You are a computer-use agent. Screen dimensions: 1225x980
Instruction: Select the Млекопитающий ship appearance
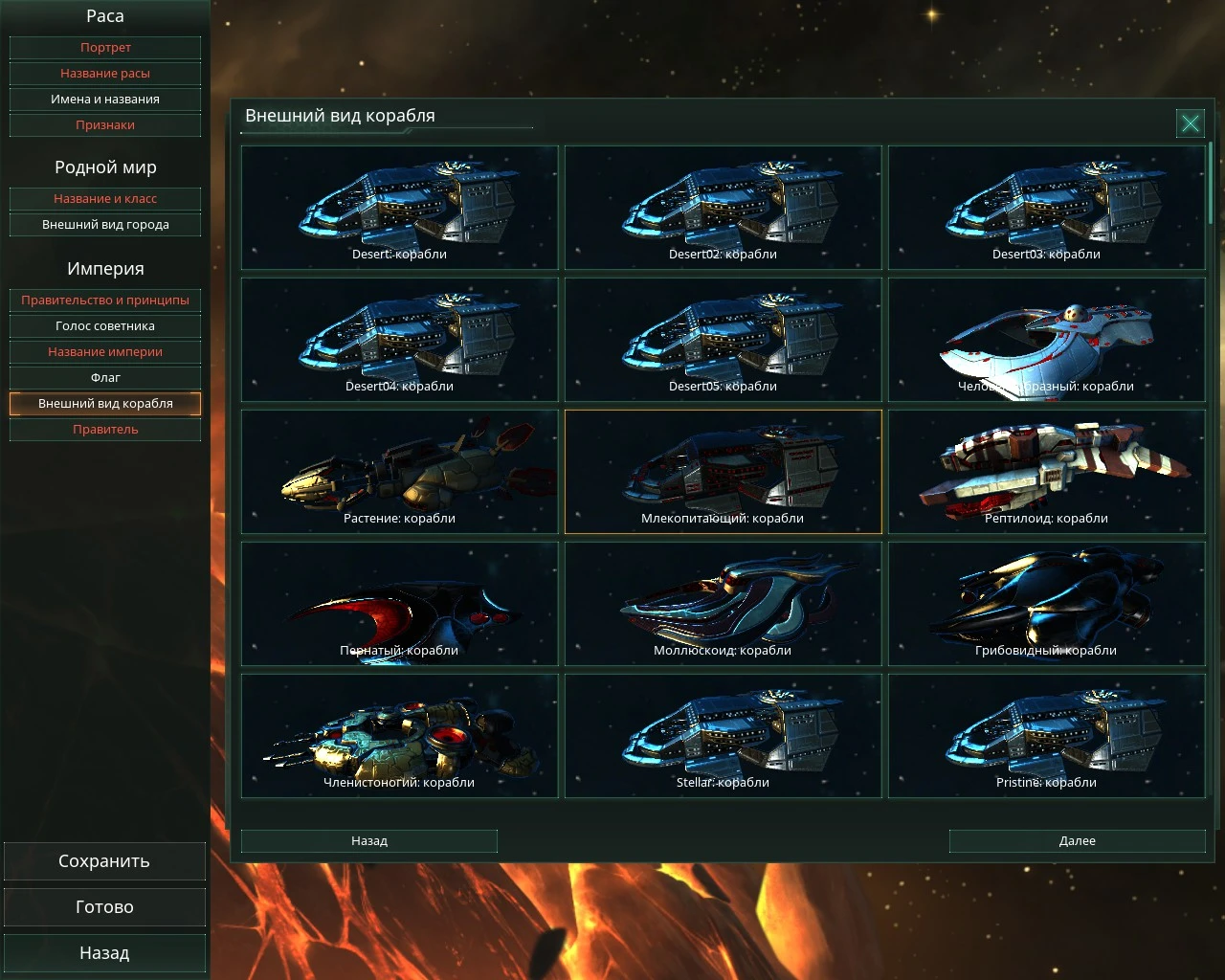[723, 471]
